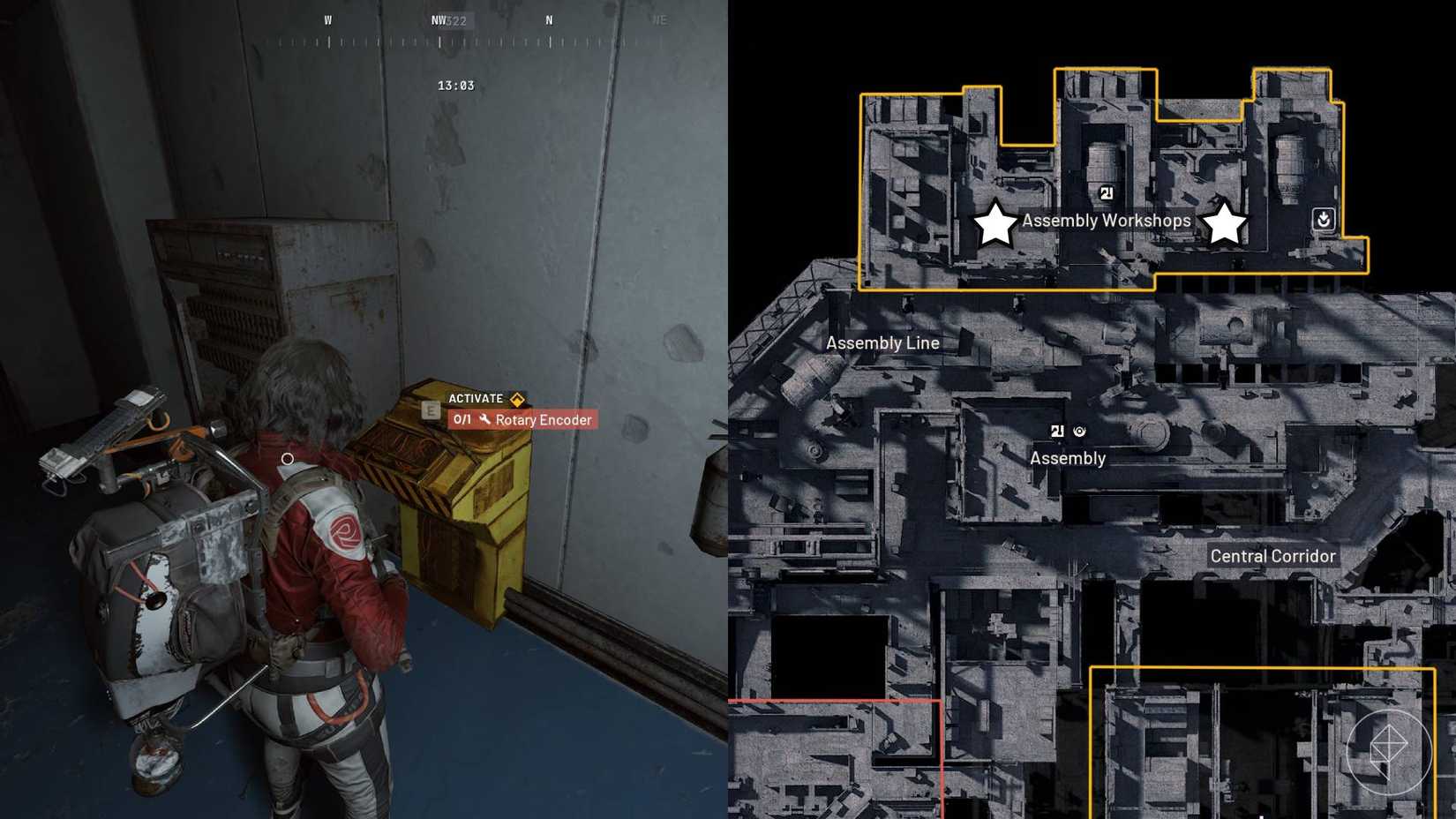Click the Assembly Line area name
This screenshot has height=819, width=1456.
pyautogui.click(x=882, y=342)
